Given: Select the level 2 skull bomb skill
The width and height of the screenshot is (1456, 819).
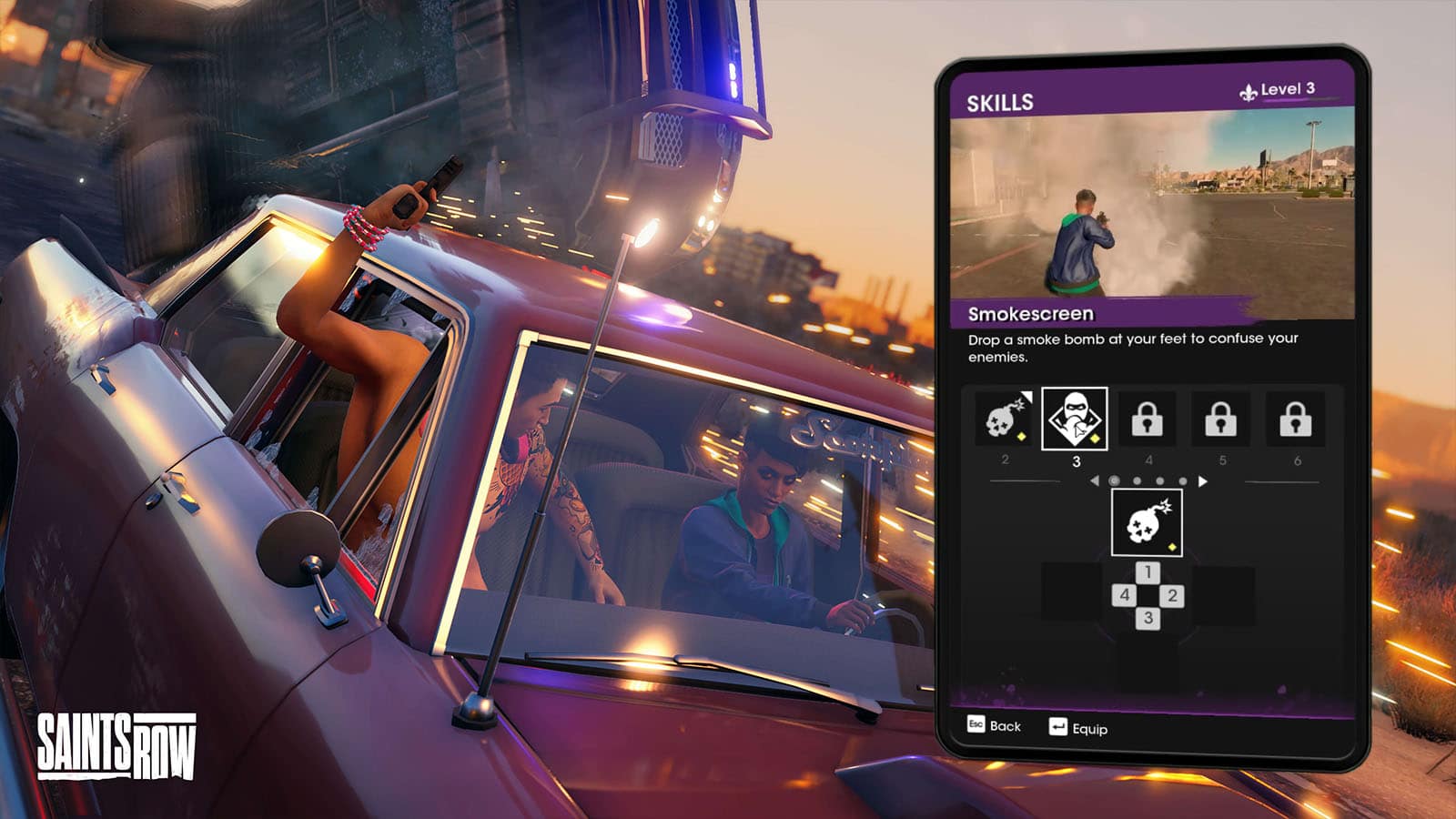Looking at the screenshot, I should [1005, 420].
